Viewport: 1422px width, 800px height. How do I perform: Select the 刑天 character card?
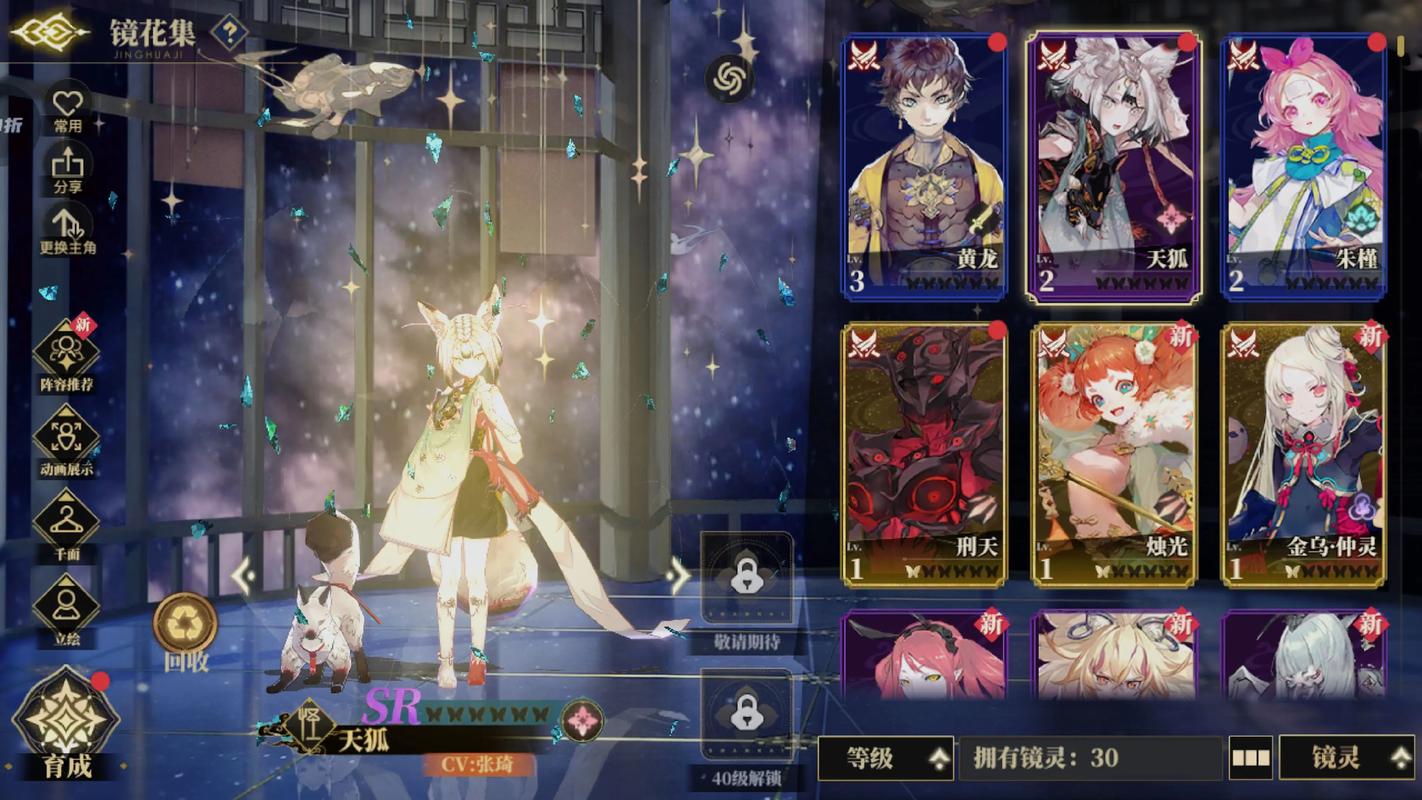[x=924, y=454]
